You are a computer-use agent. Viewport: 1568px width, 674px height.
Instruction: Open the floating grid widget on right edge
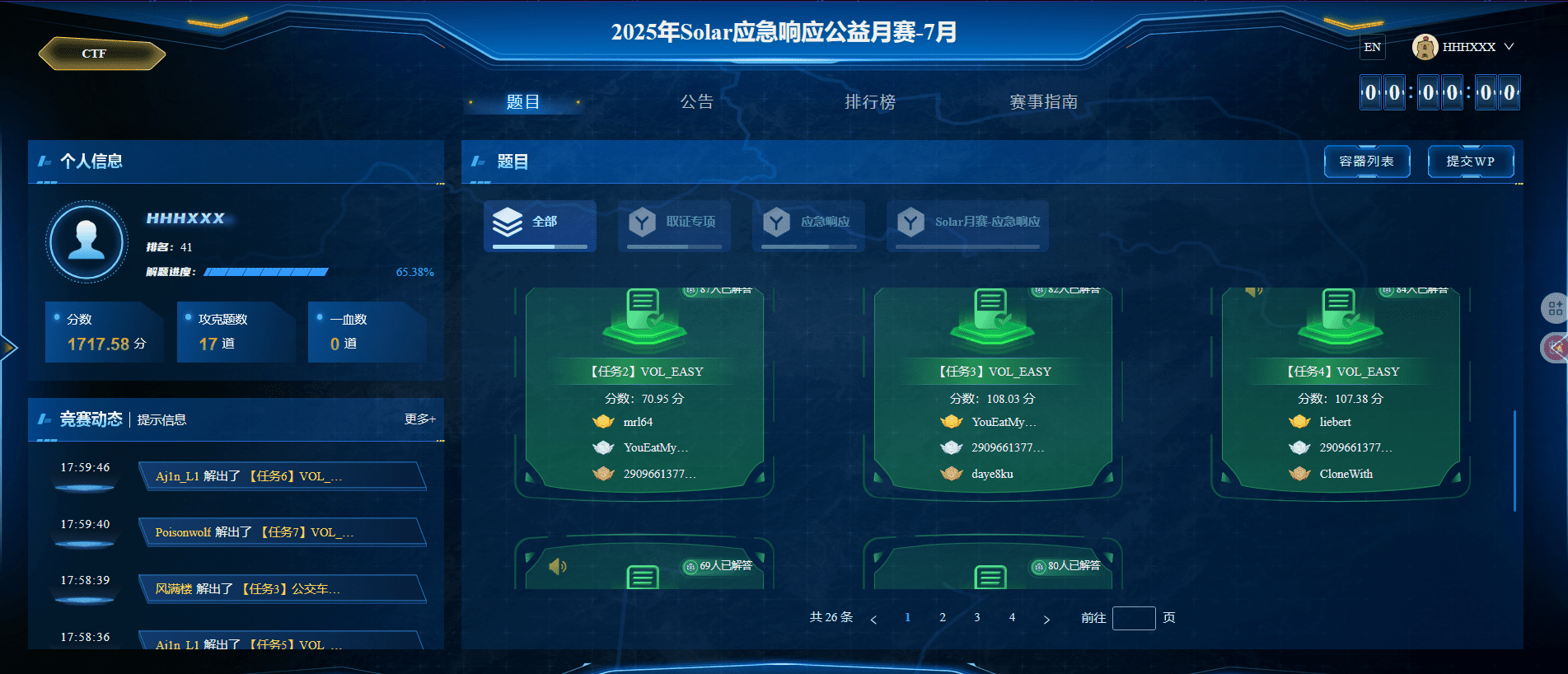tap(1555, 309)
